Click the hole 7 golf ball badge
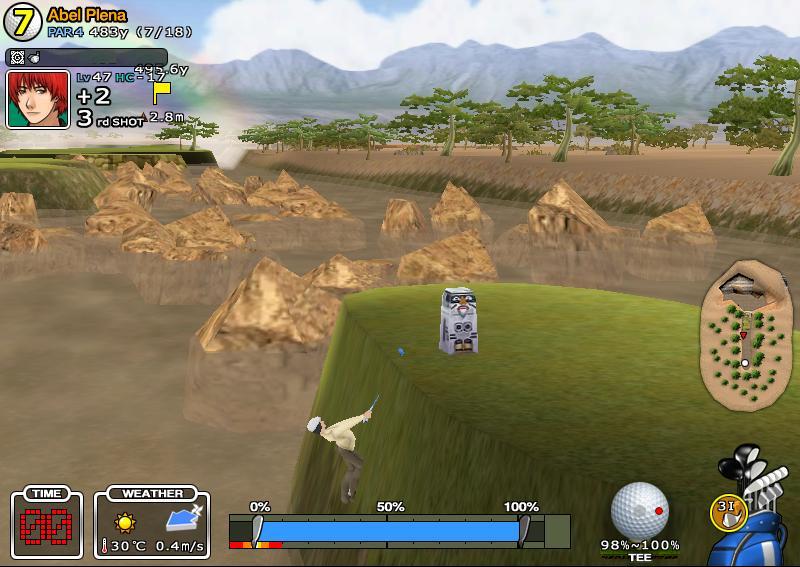This screenshot has height=567, width=800. [x=23, y=22]
